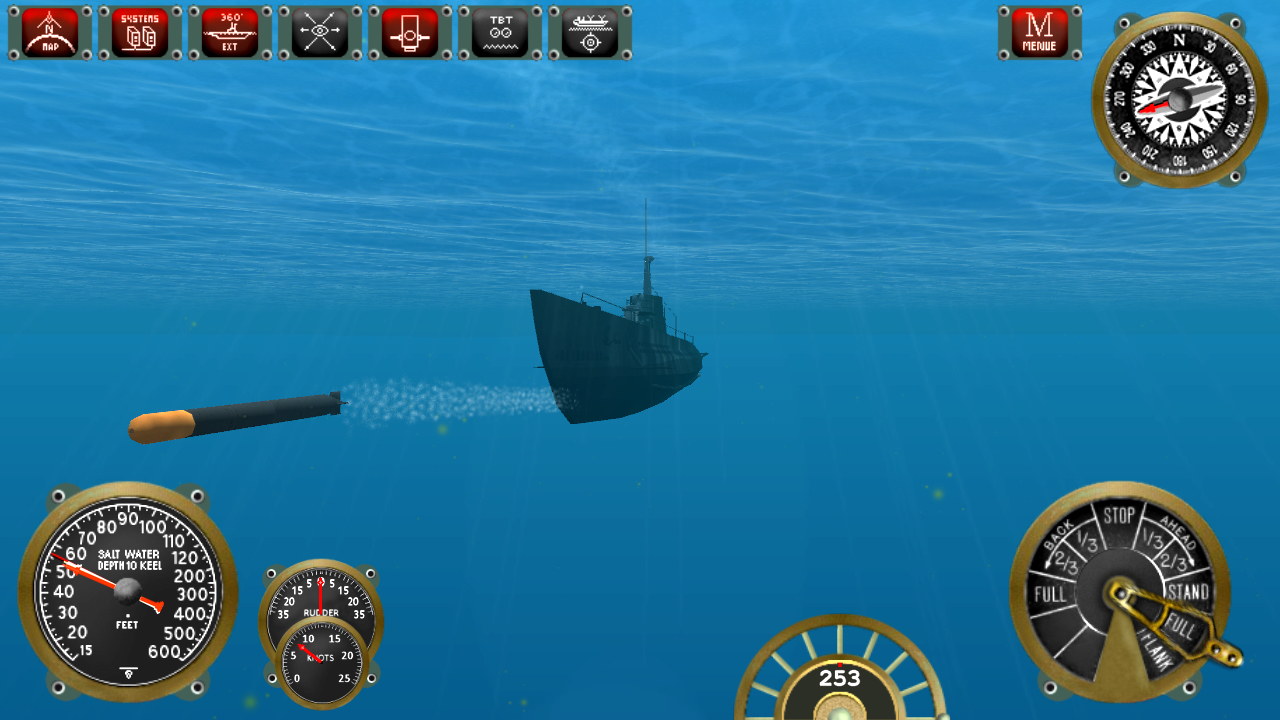
Task: Open the navigation Map view
Action: [48, 31]
